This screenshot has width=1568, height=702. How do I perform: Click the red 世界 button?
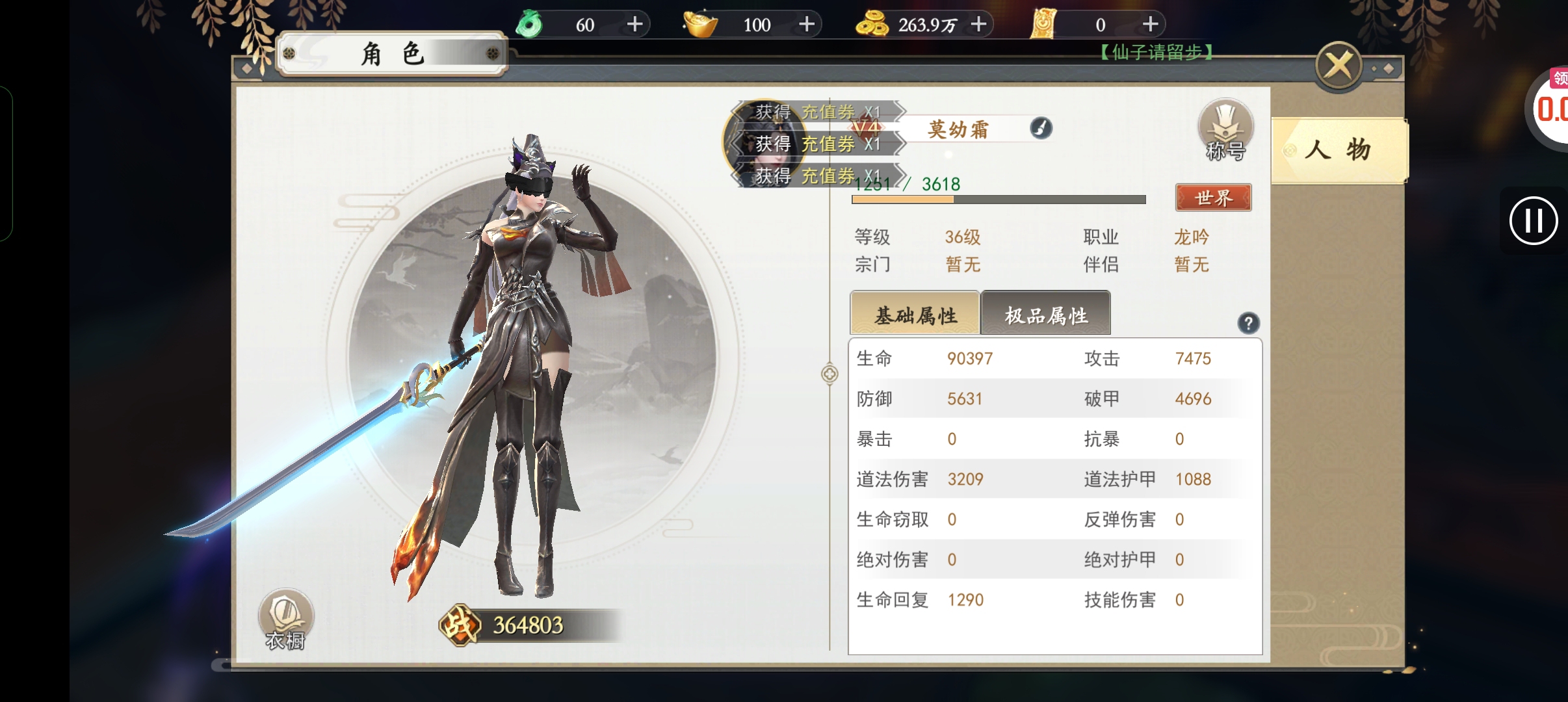(1213, 198)
